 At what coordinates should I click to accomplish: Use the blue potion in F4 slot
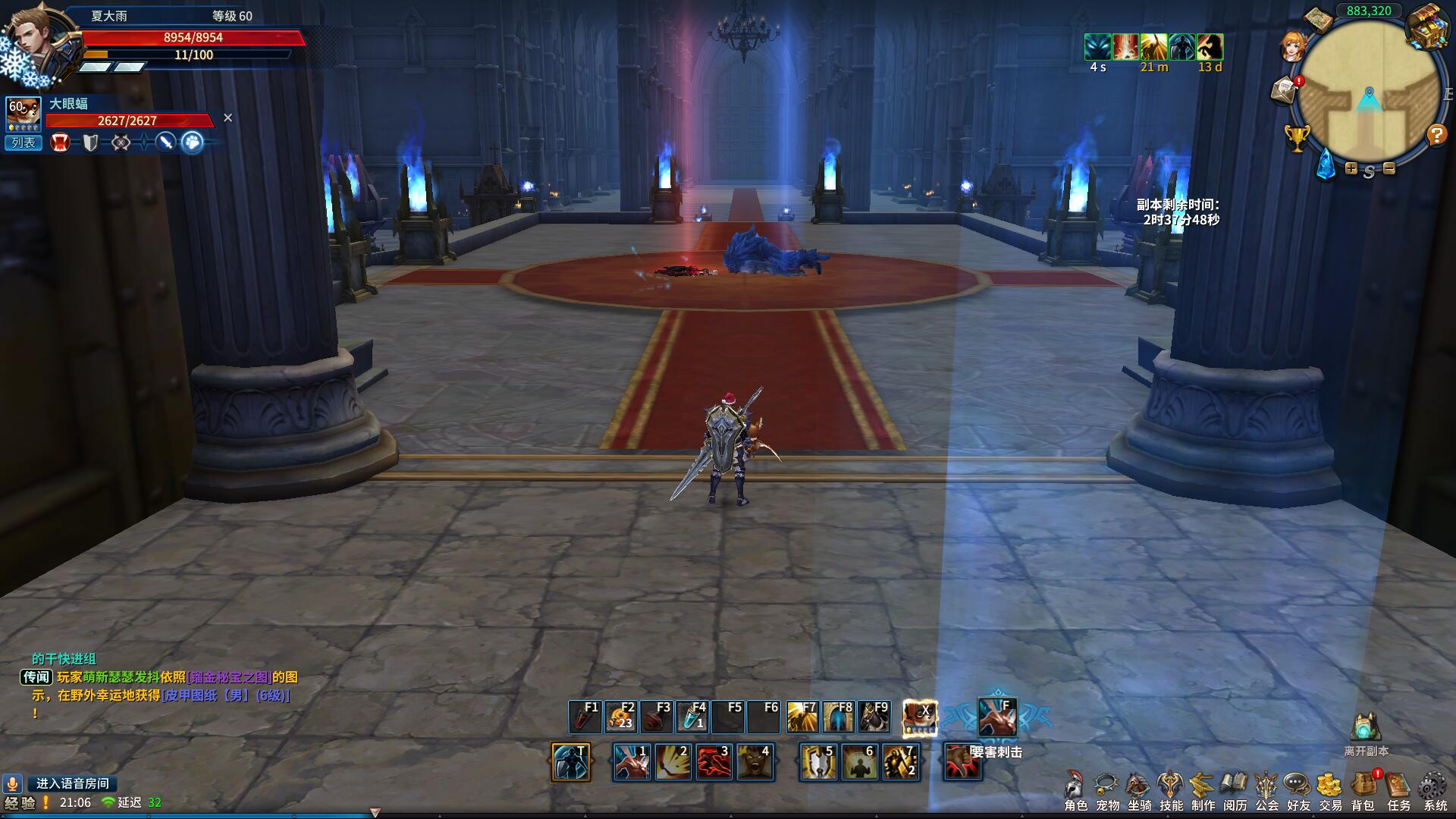(x=692, y=717)
